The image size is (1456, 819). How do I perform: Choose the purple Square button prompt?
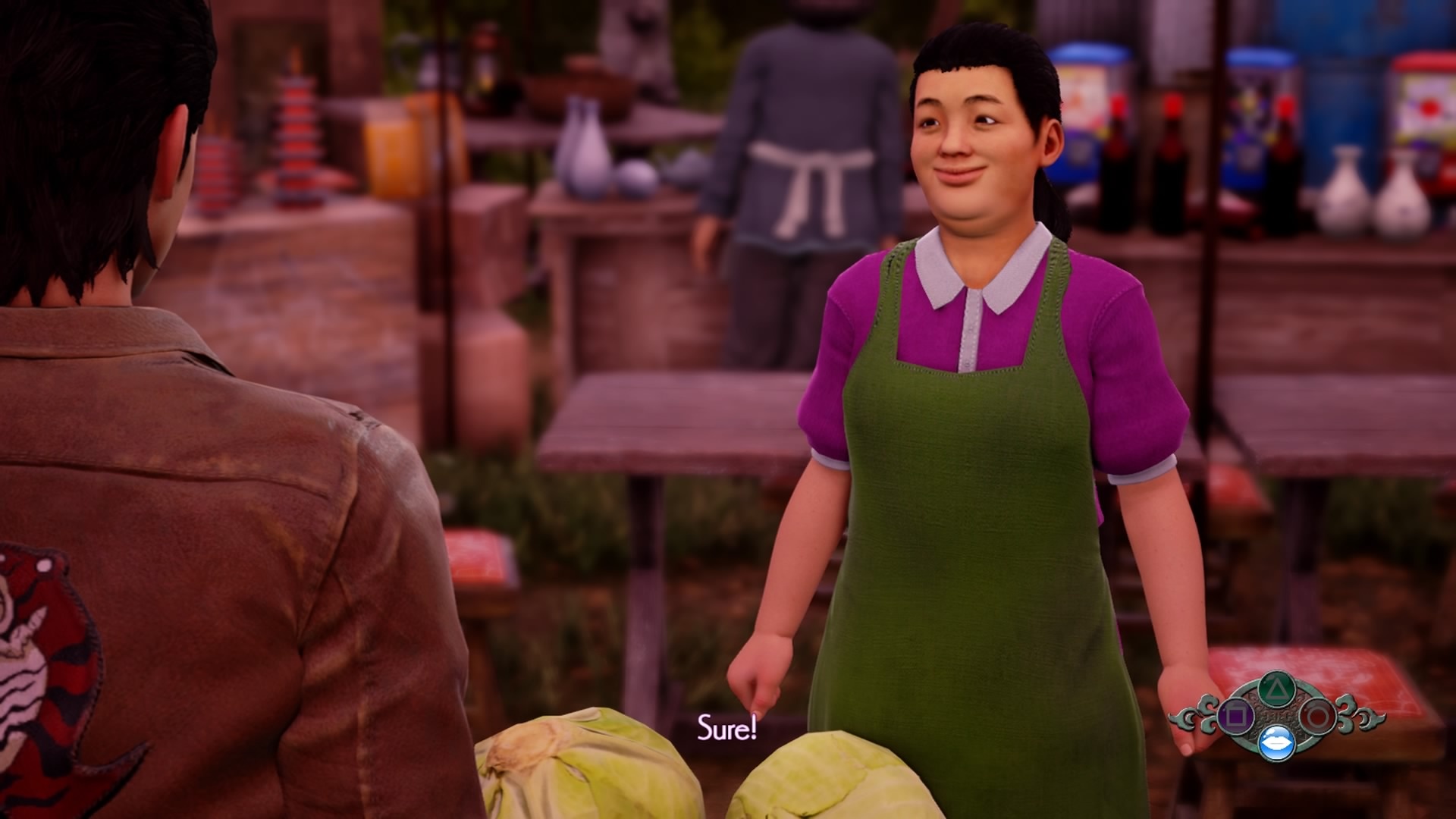coord(1236,716)
